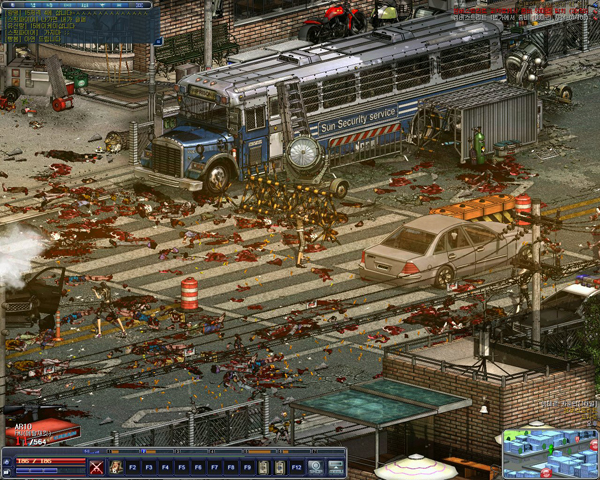Use the item card beside F12
600x480 pixels.
(280, 467)
